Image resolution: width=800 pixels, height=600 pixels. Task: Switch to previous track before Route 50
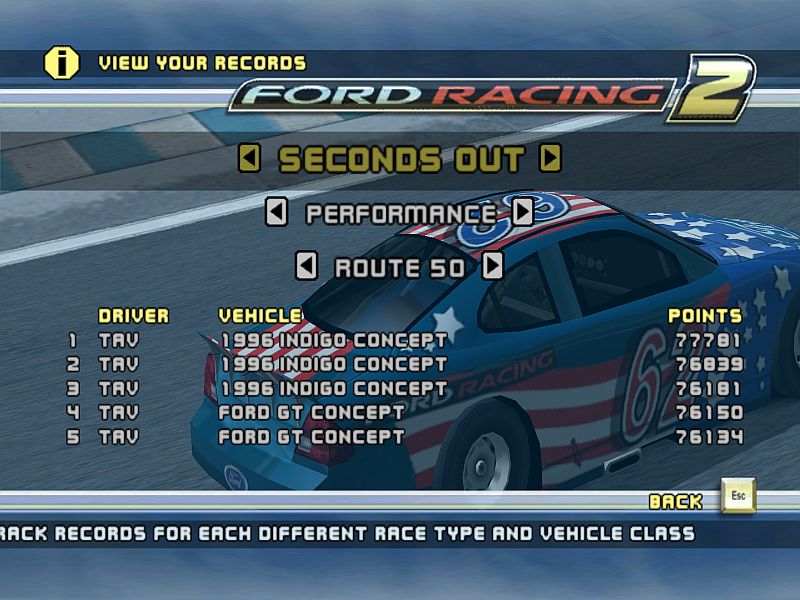(308, 267)
